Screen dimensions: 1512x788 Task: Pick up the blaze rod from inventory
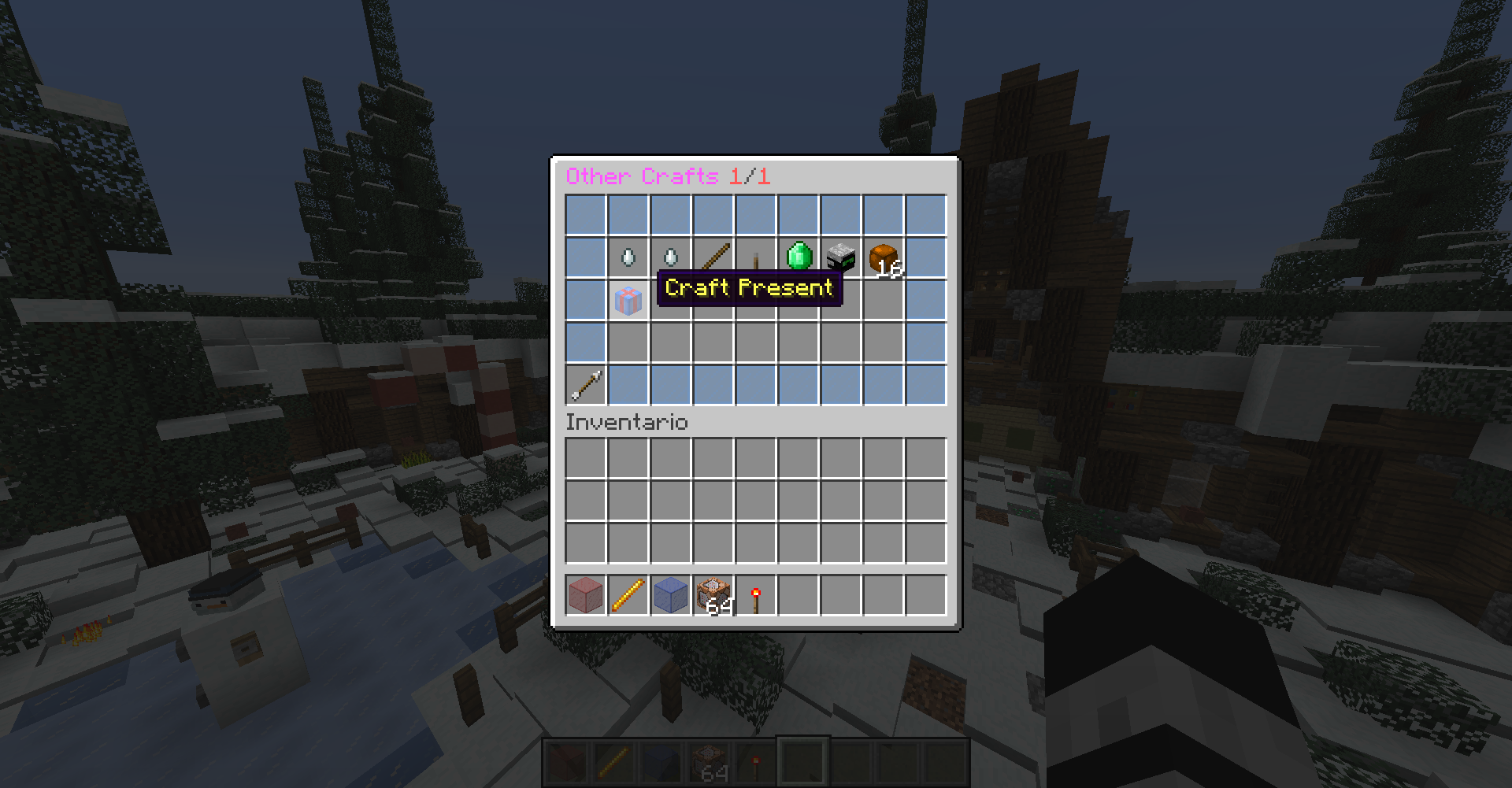coord(628,596)
